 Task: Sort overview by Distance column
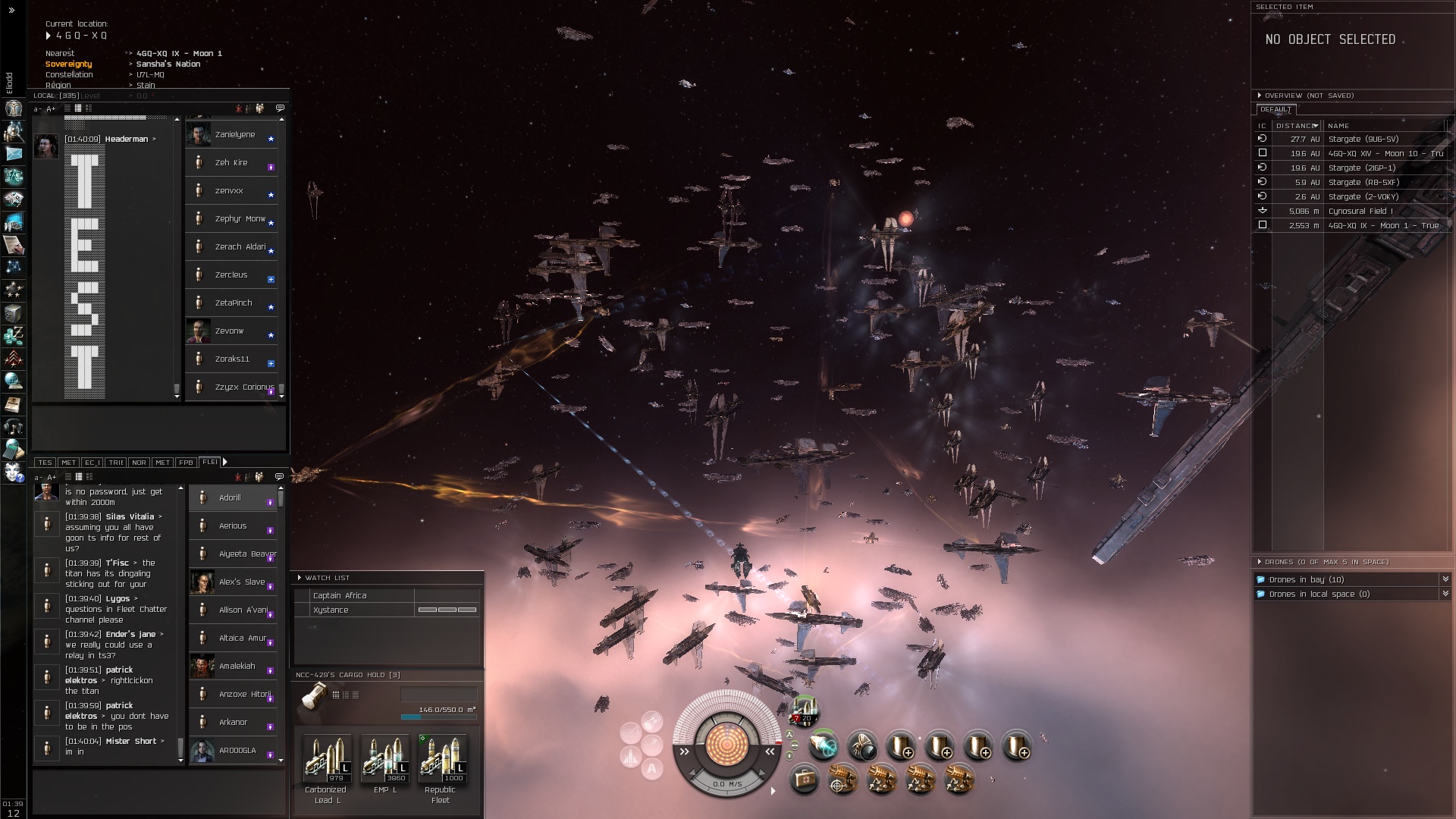click(1295, 126)
